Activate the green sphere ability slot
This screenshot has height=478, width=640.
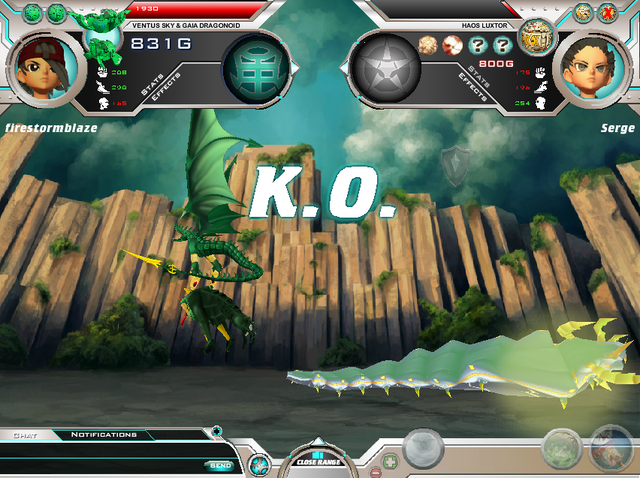[561, 449]
